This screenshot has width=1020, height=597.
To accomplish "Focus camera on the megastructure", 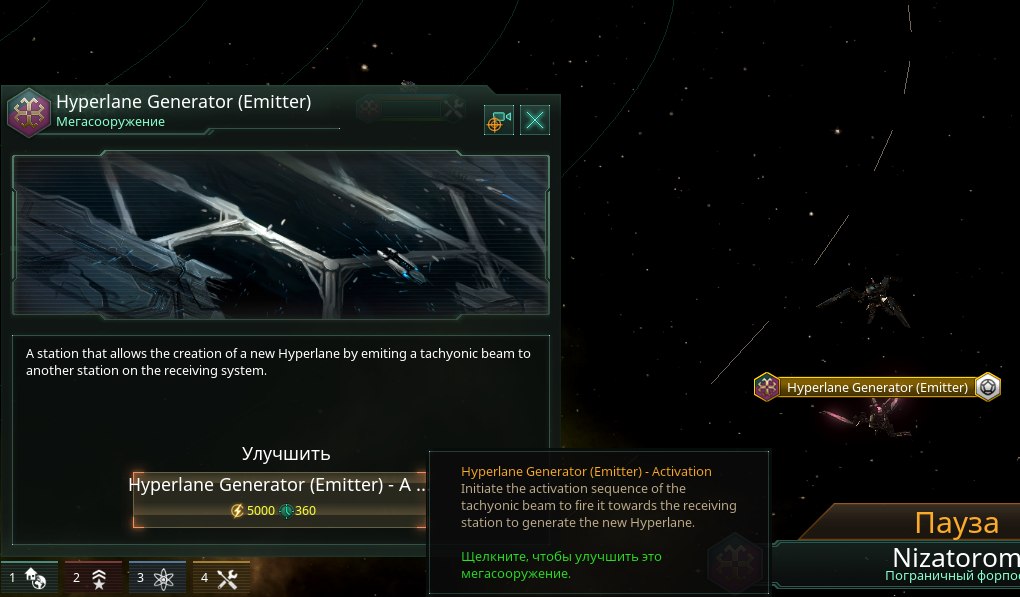I will click(499, 121).
